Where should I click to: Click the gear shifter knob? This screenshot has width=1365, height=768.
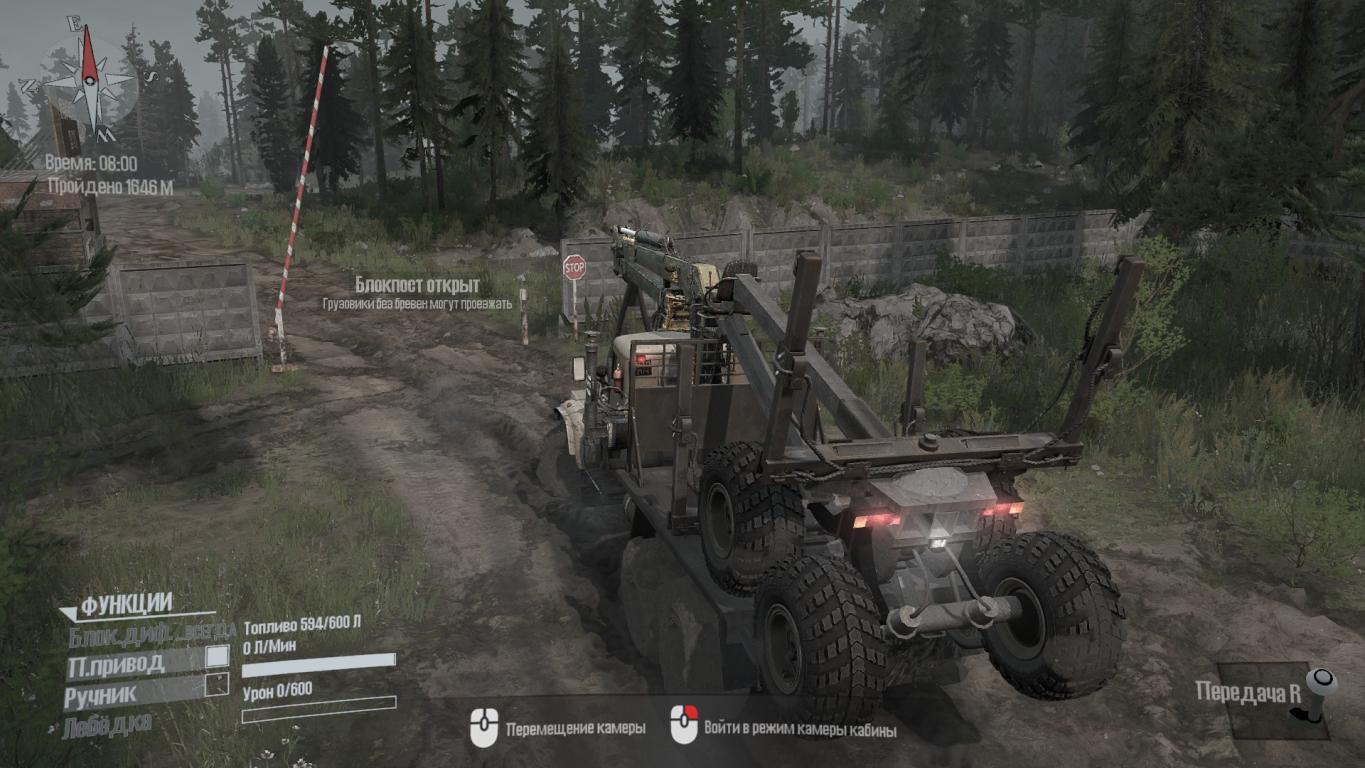tap(1320, 684)
